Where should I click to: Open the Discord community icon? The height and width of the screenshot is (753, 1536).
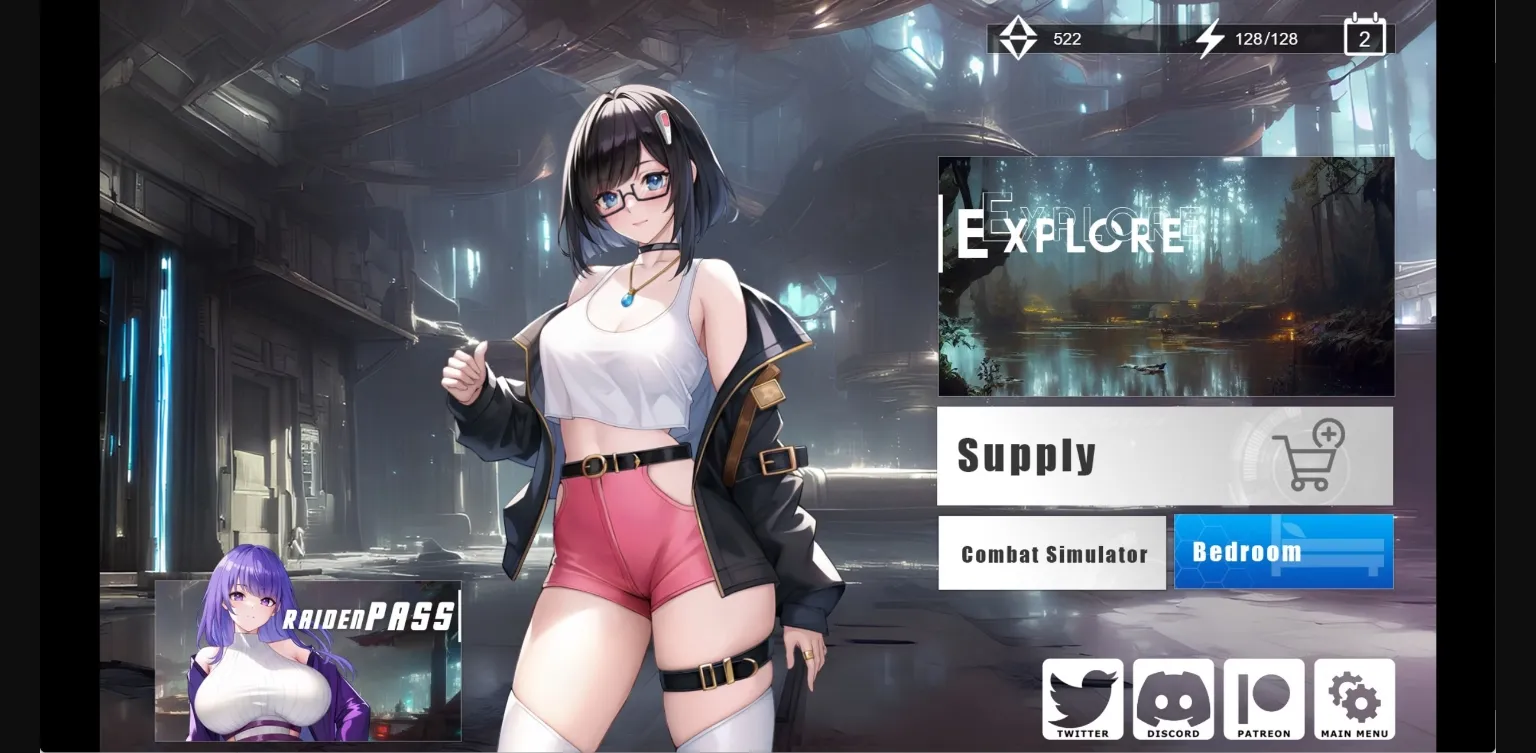[x=1174, y=697]
